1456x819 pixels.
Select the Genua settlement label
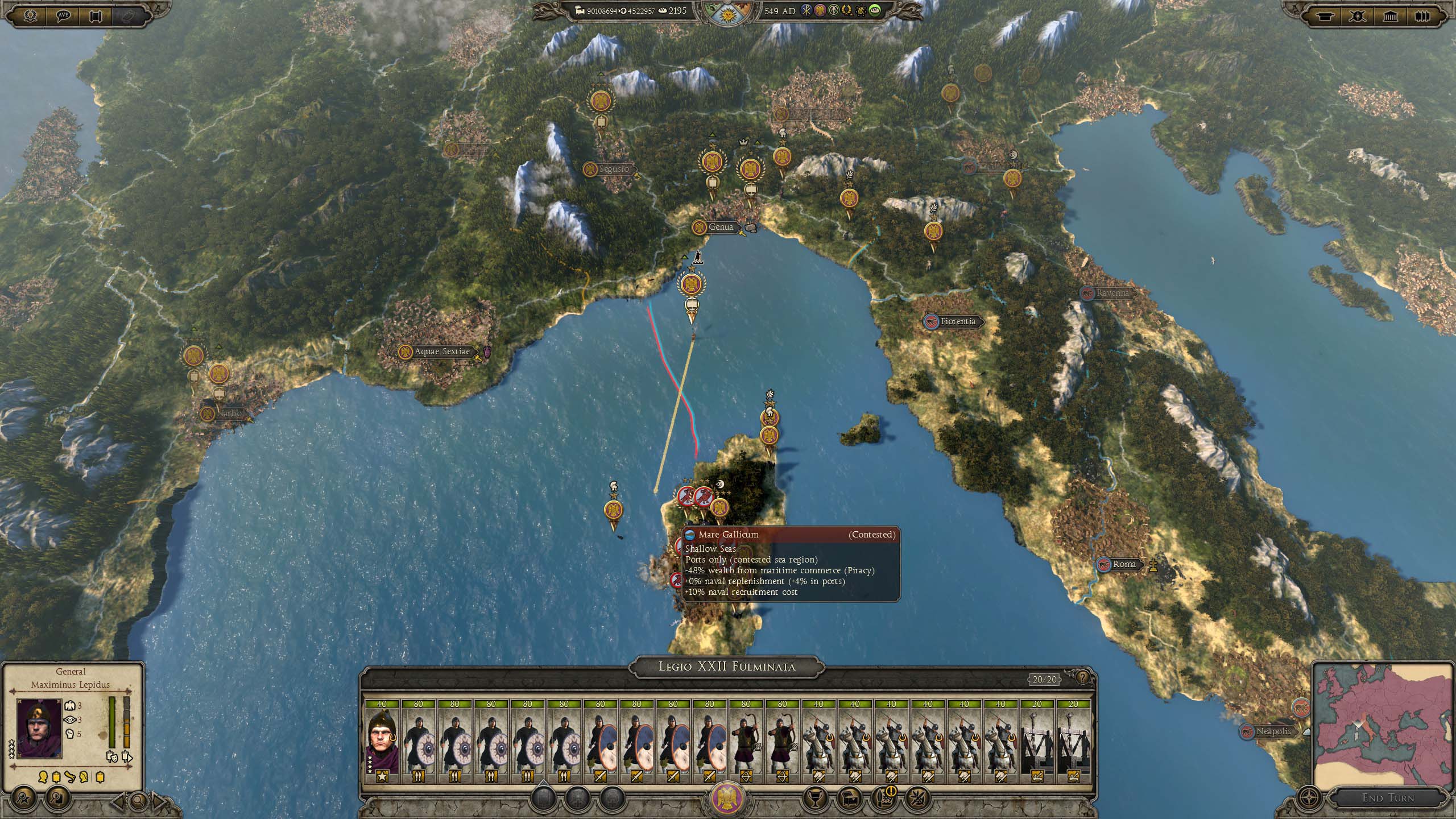coord(721,227)
